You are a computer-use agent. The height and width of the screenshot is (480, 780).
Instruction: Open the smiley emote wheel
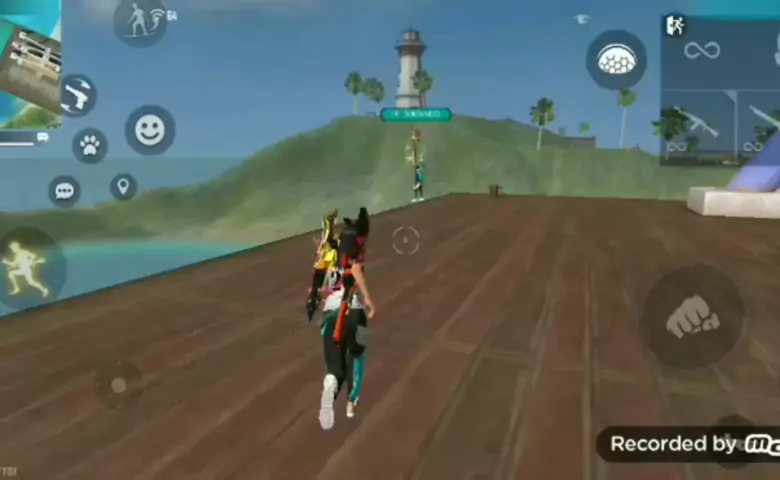click(x=150, y=130)
